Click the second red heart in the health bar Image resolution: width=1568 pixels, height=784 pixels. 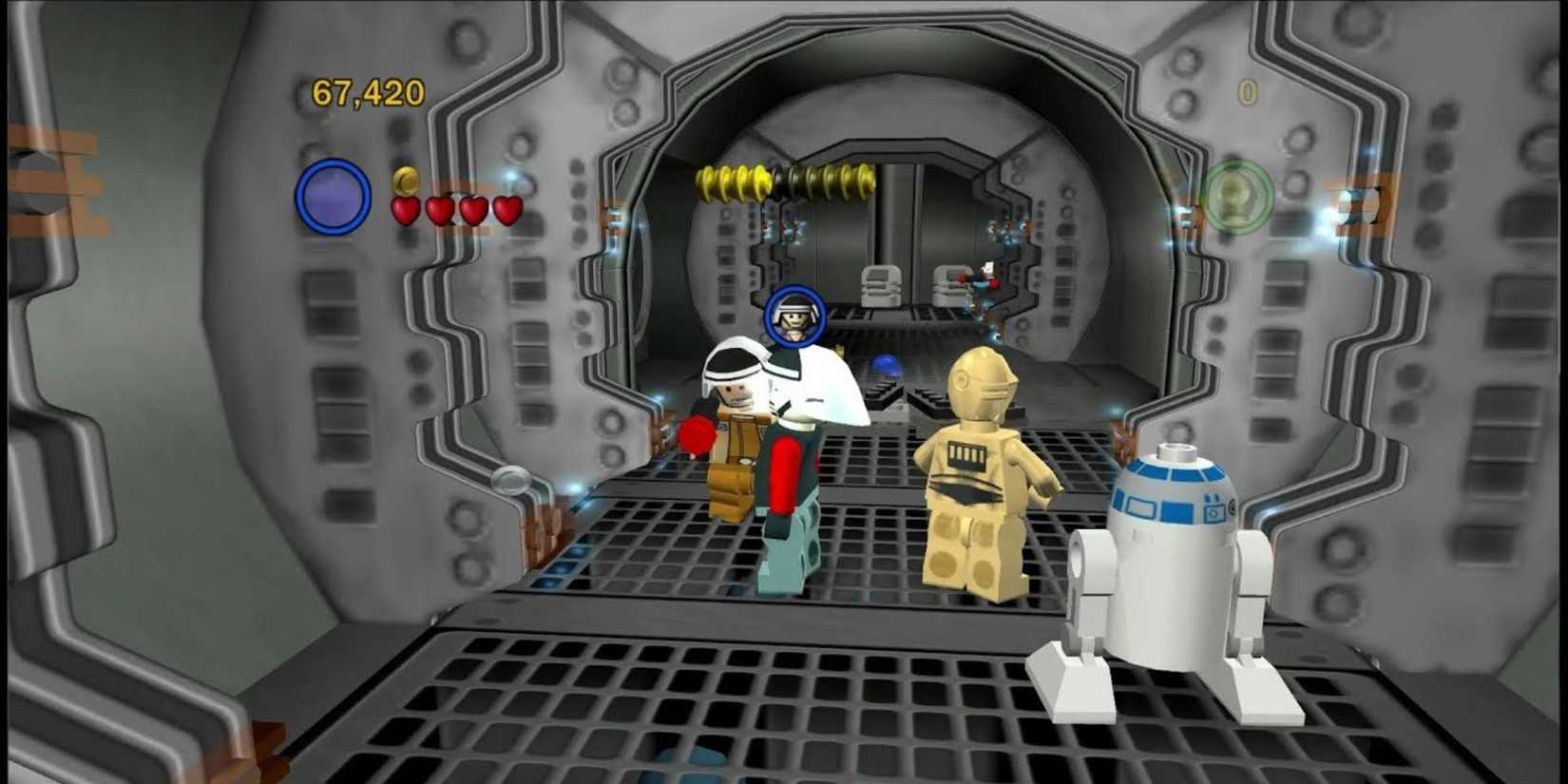click(439, 211)
